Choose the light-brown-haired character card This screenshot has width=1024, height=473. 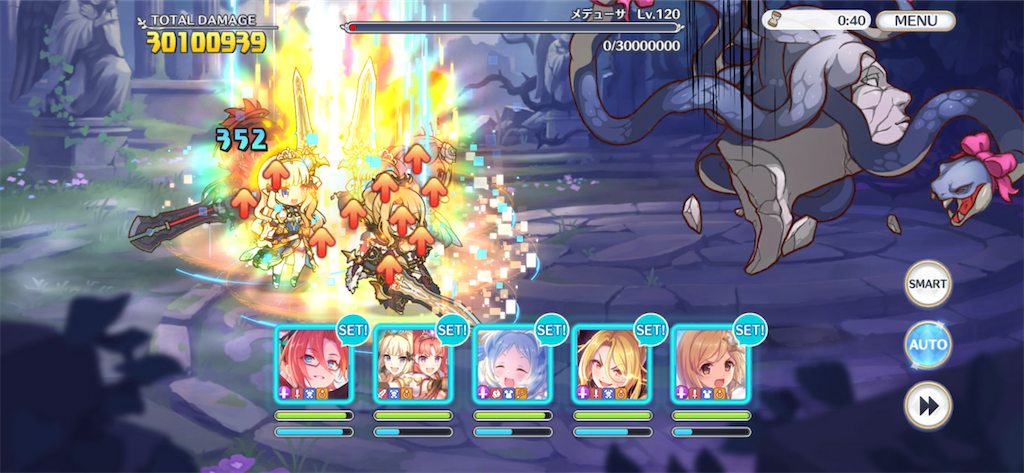tap(709, 364)
